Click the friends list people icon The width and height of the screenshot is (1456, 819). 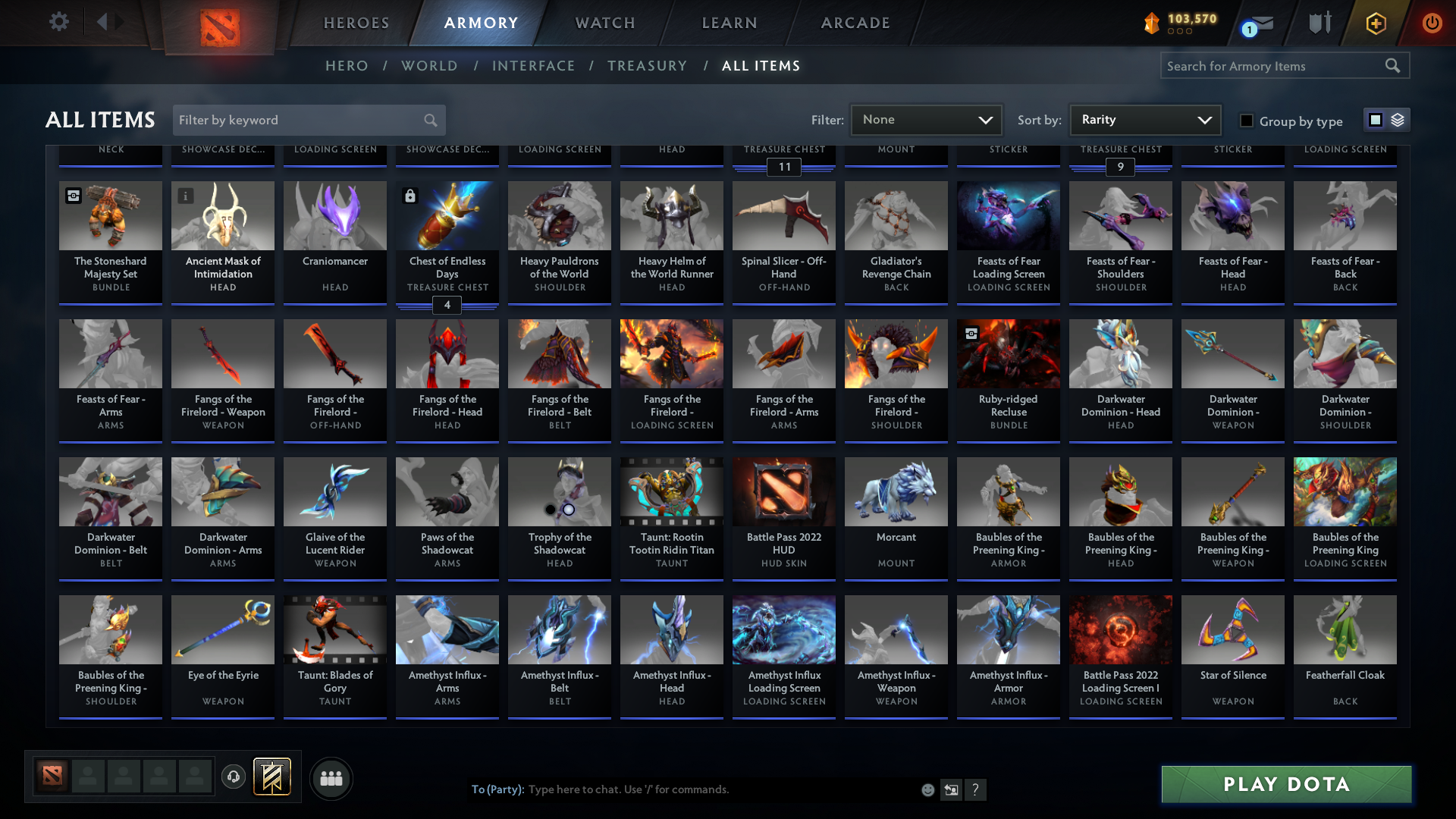pyautogui.click(x=331, y=778)
